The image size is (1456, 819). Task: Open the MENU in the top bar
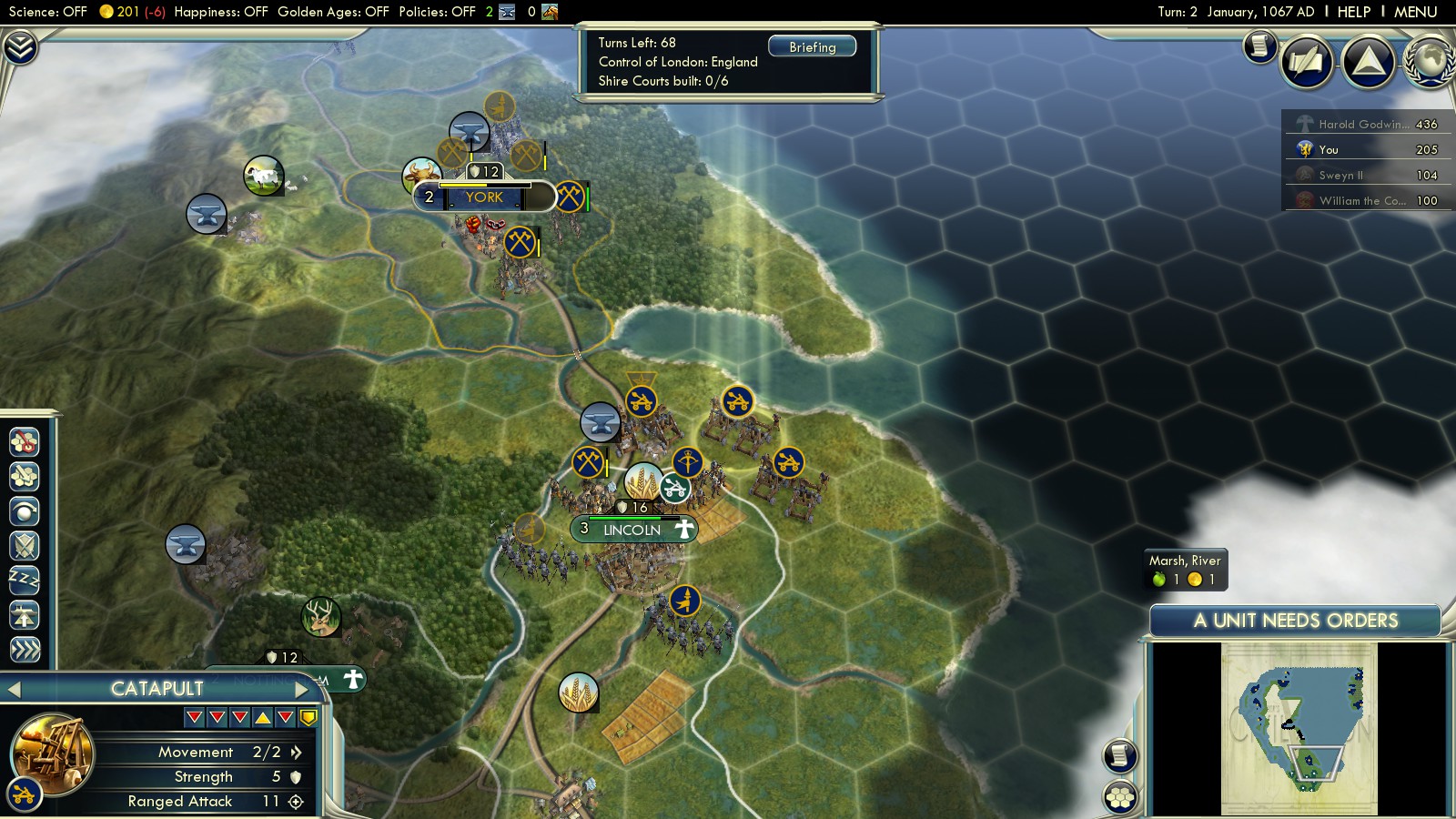[1415, 12]
